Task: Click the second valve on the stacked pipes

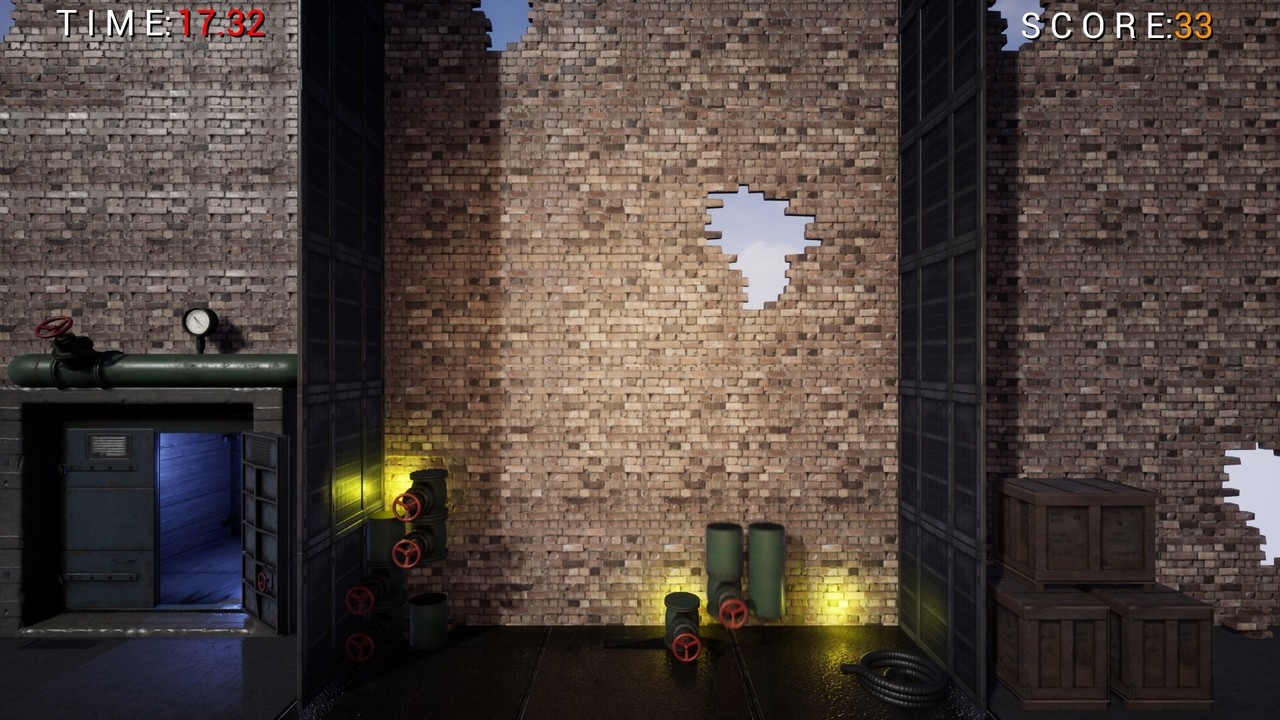Action: pos(405,554)
